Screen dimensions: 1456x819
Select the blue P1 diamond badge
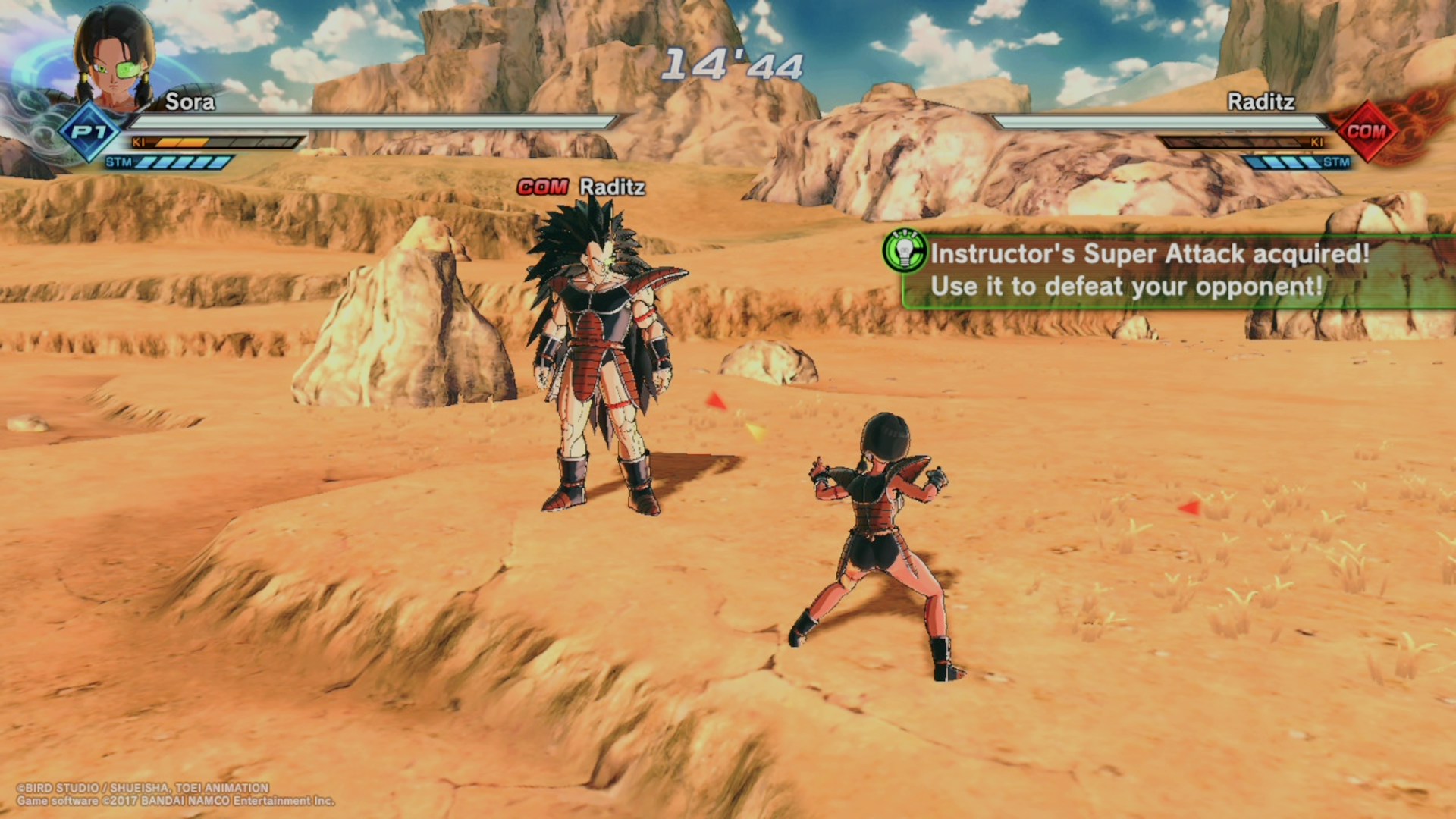pyautogui.click(x=90, y=133)
